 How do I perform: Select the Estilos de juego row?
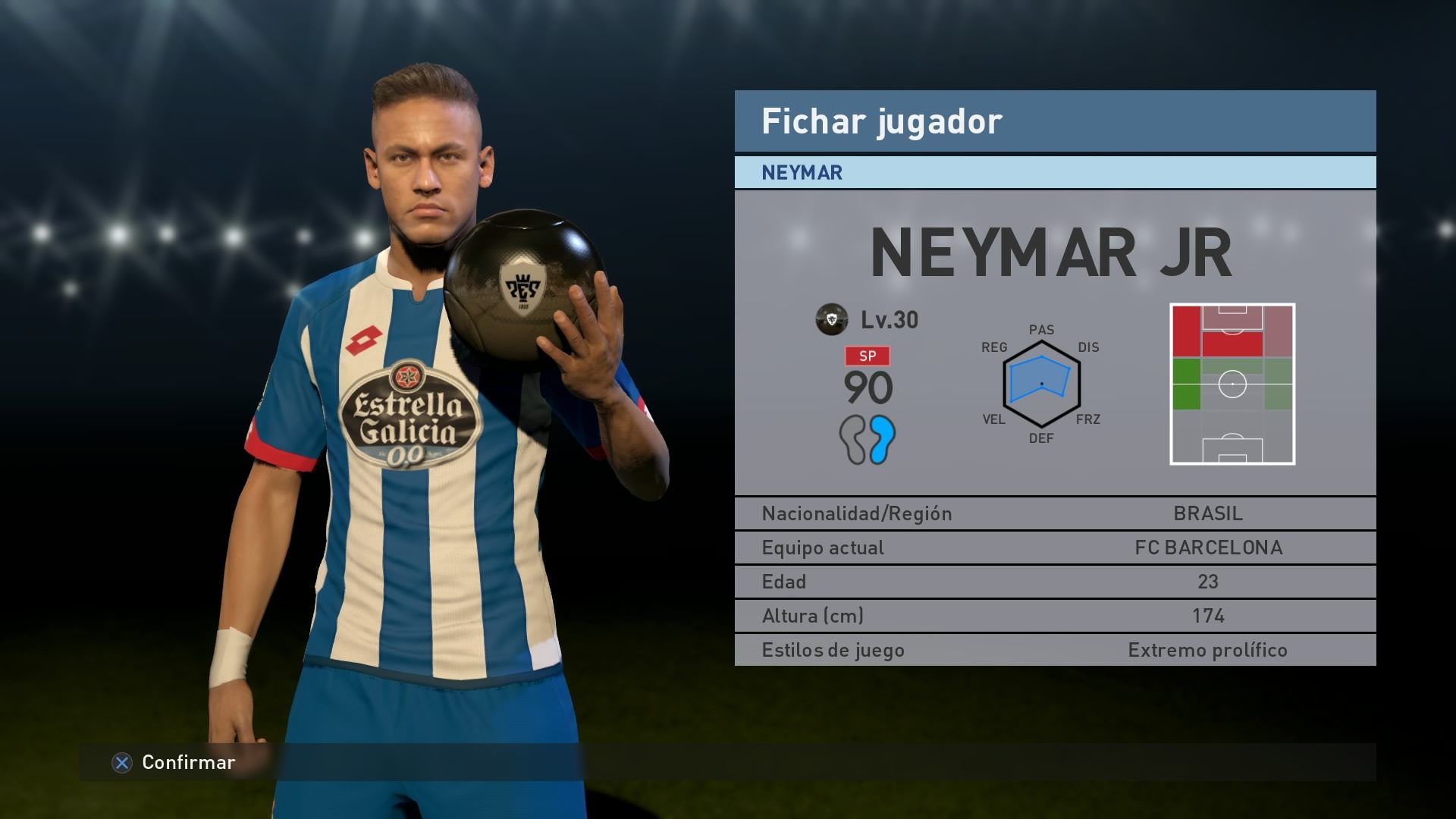1054,650
